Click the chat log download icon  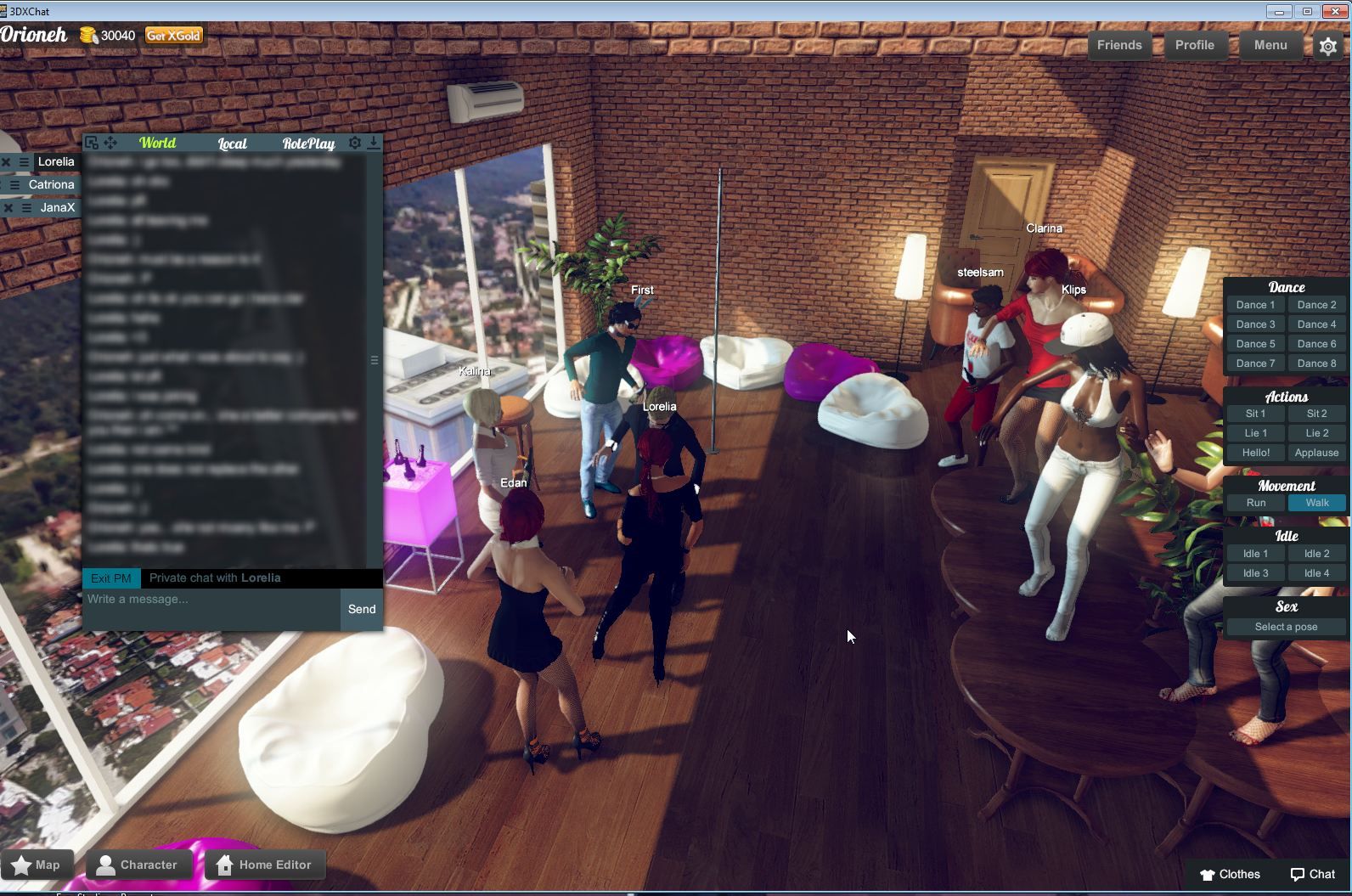point(374,144)
